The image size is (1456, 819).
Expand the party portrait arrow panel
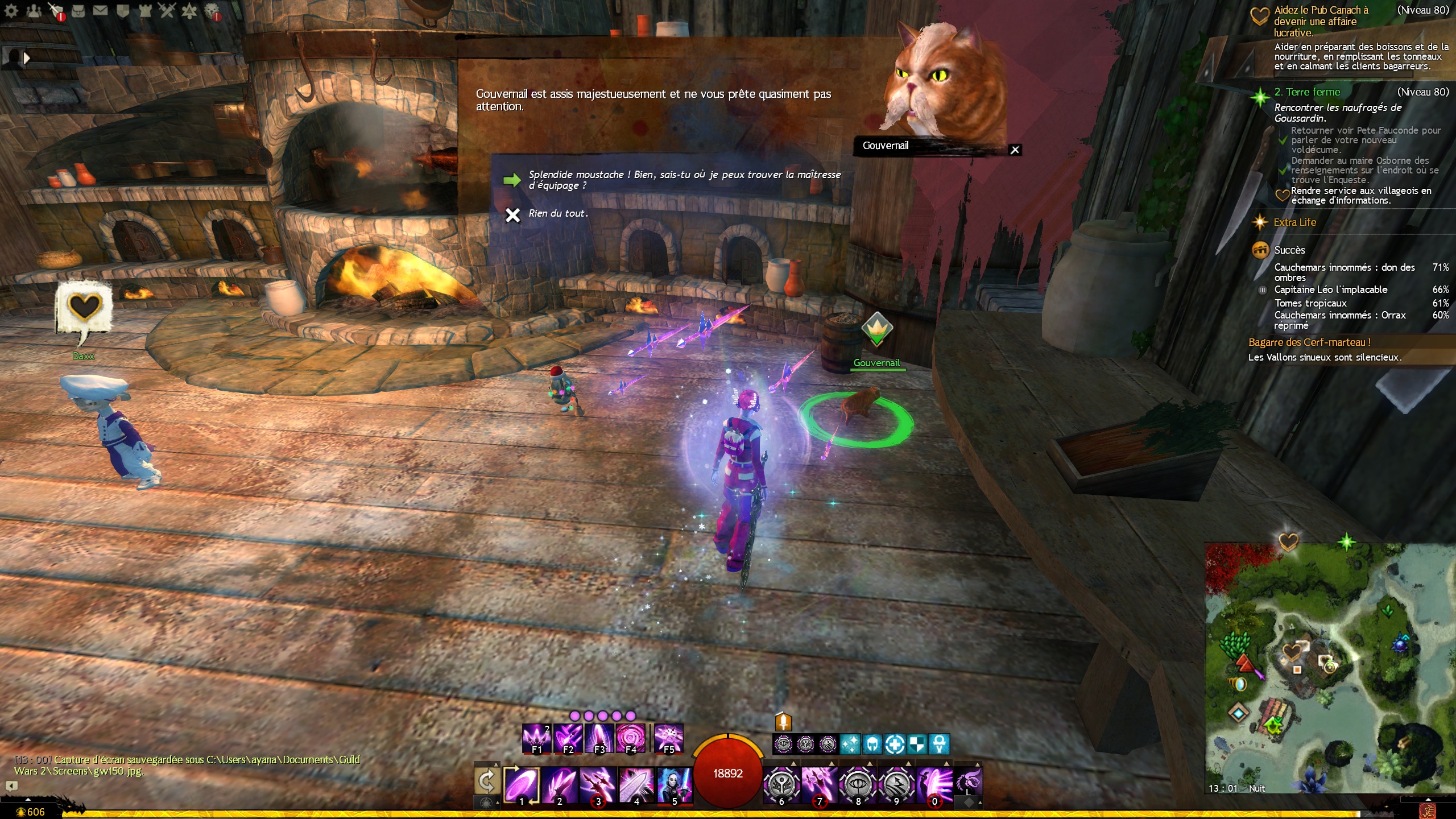[x=26, y=57]
